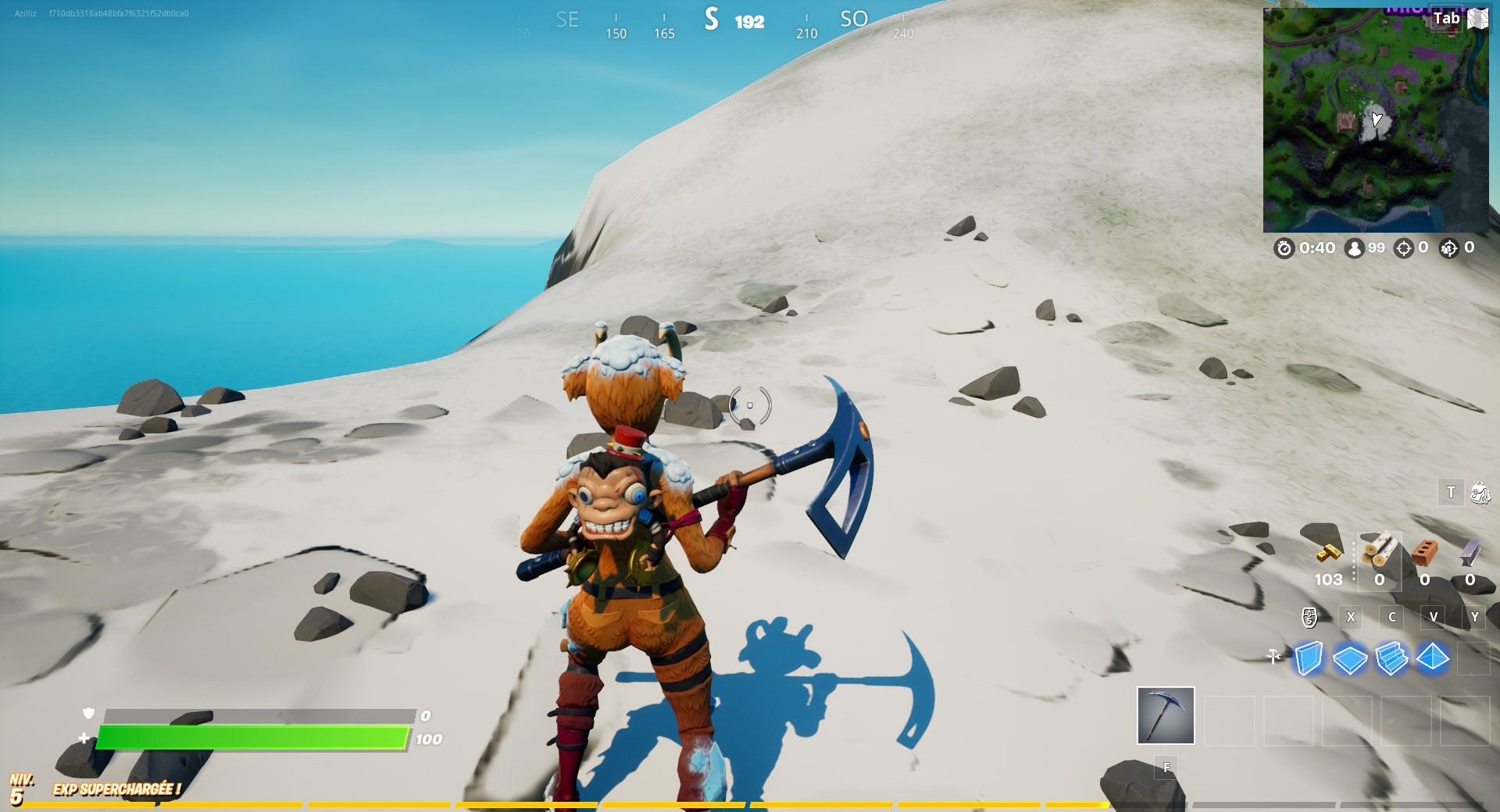Screen dimensions: 1500x812
Task: Click the V keybind slot
Action: [1434, 617]
